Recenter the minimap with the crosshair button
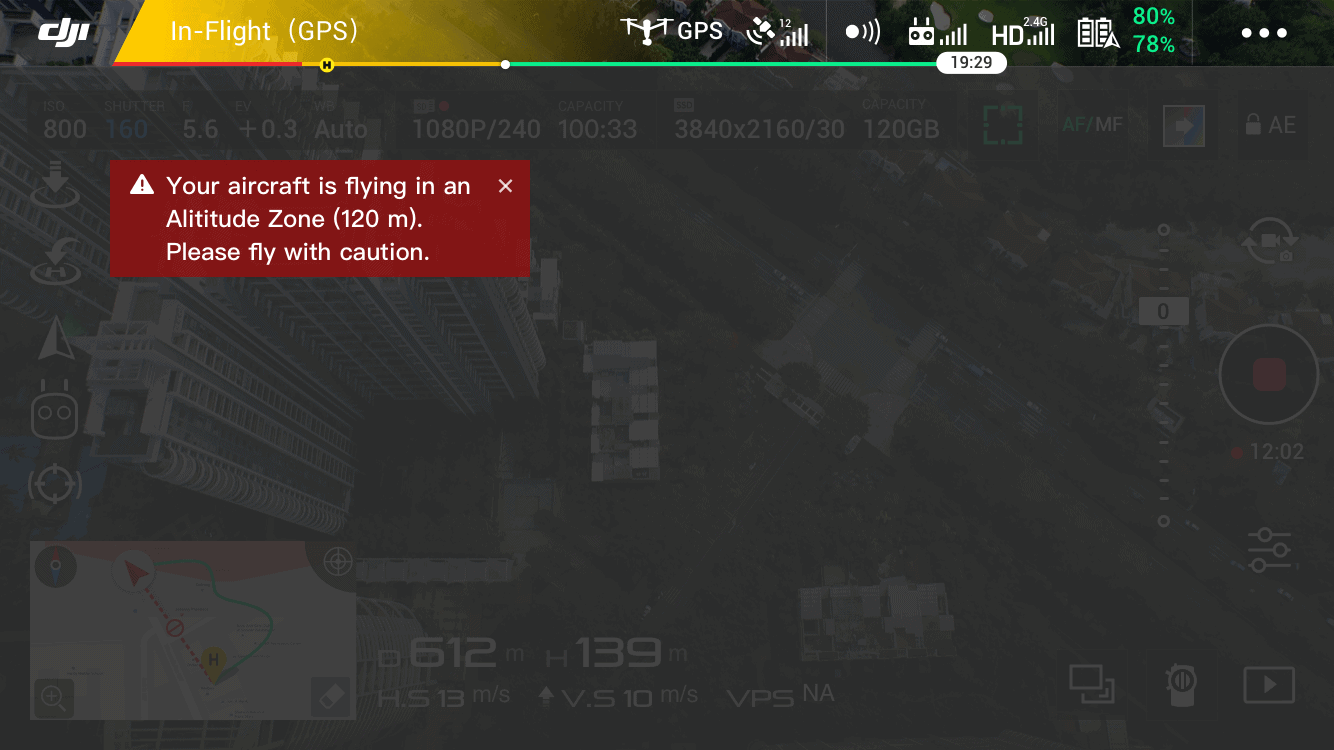This screenshot has height=750, width=1334. point(337,562)
